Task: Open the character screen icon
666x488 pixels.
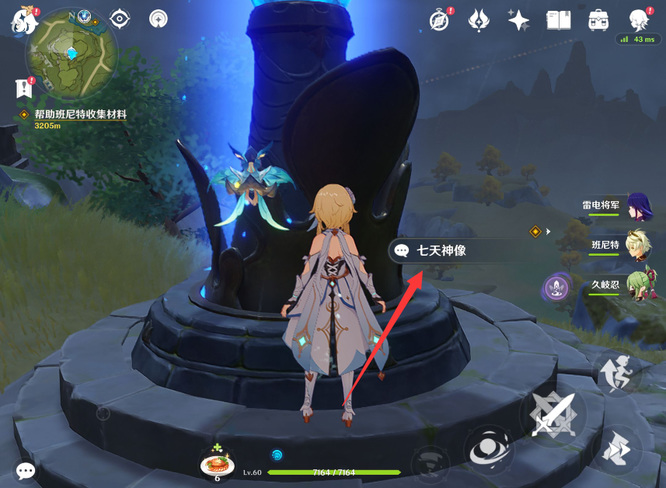Action: [638, 19]
